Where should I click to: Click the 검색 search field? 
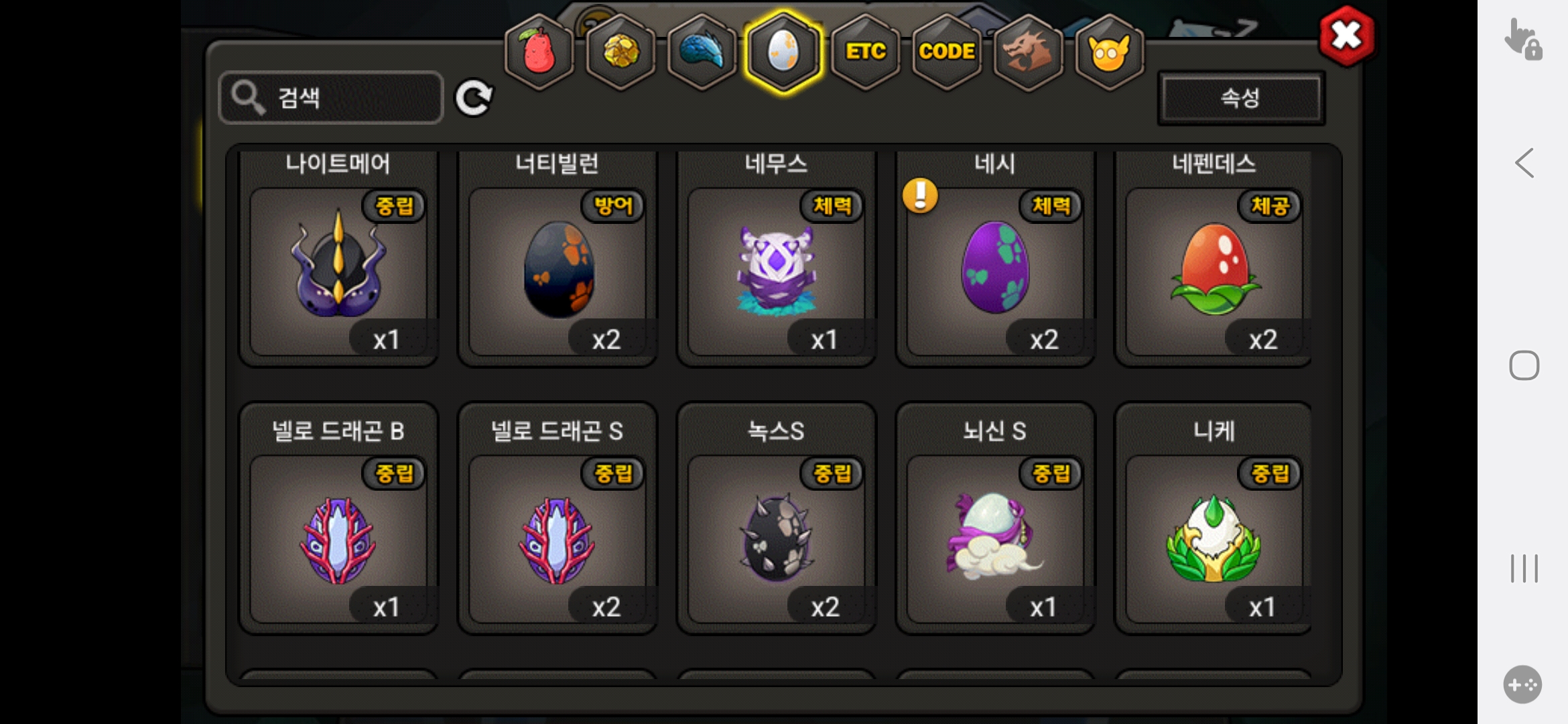(x=332, y=98)
